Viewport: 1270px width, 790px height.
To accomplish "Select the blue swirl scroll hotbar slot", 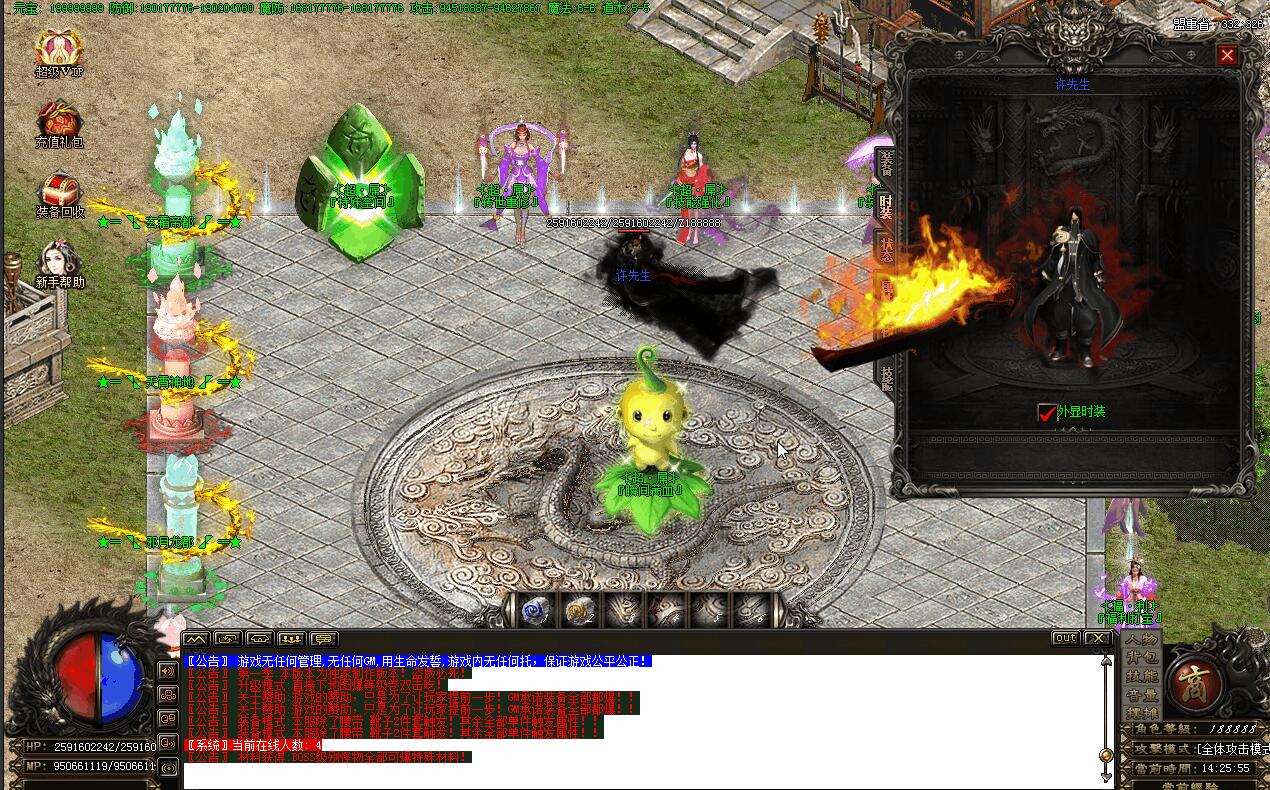I will tap(533, 609).
